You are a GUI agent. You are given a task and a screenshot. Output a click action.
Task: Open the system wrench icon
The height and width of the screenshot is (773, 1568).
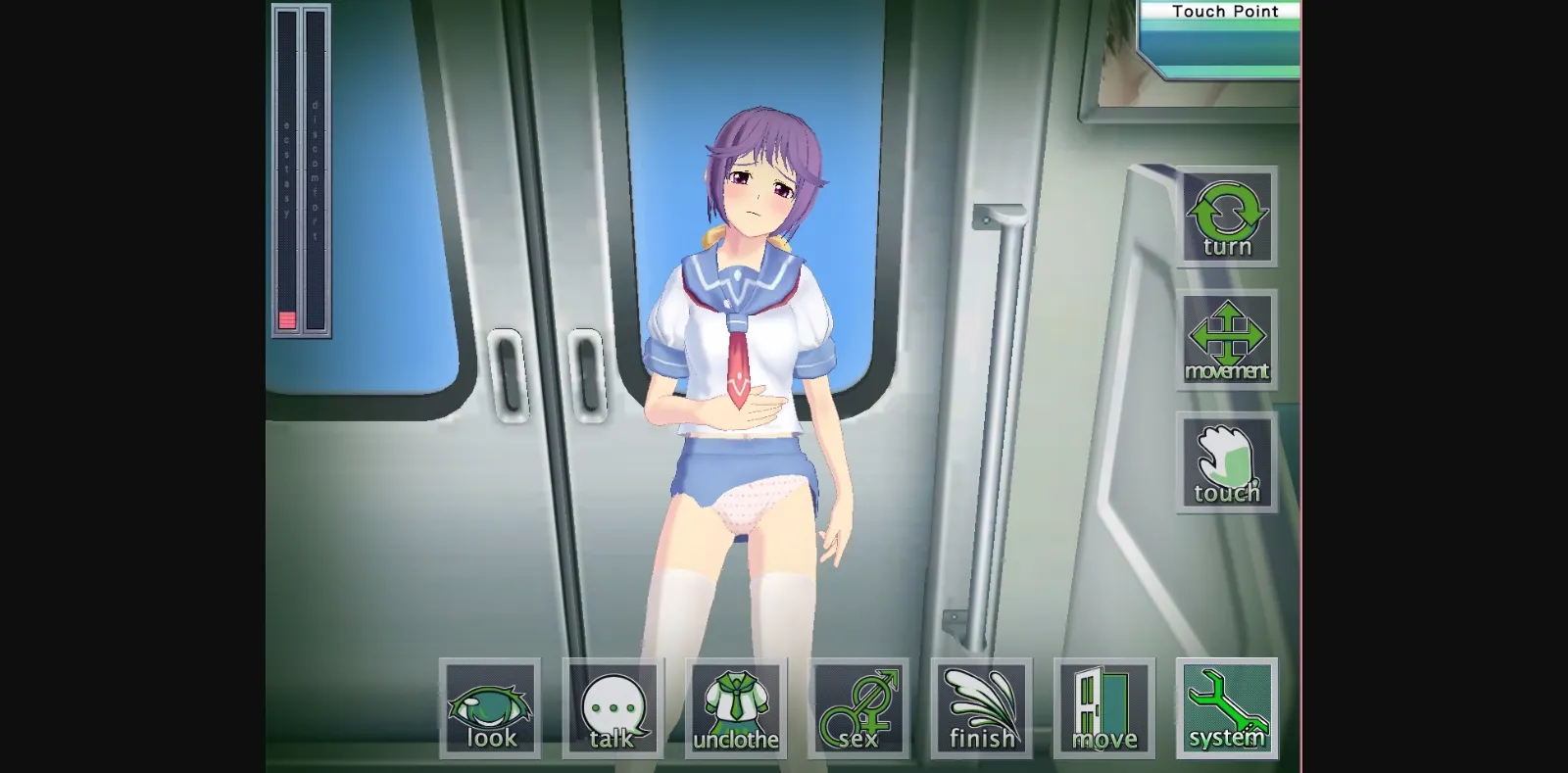point(1225,705)
